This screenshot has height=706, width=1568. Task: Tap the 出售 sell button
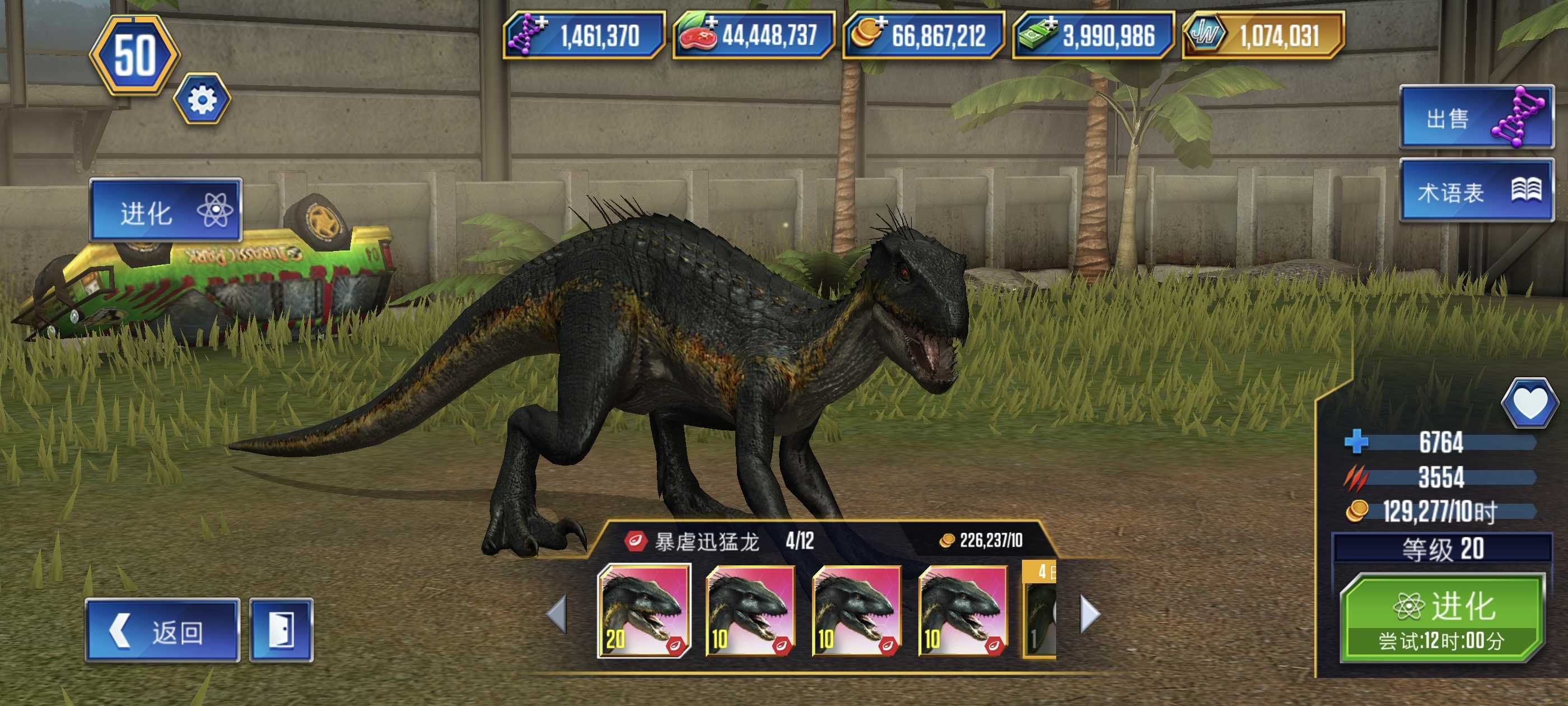1476,118
